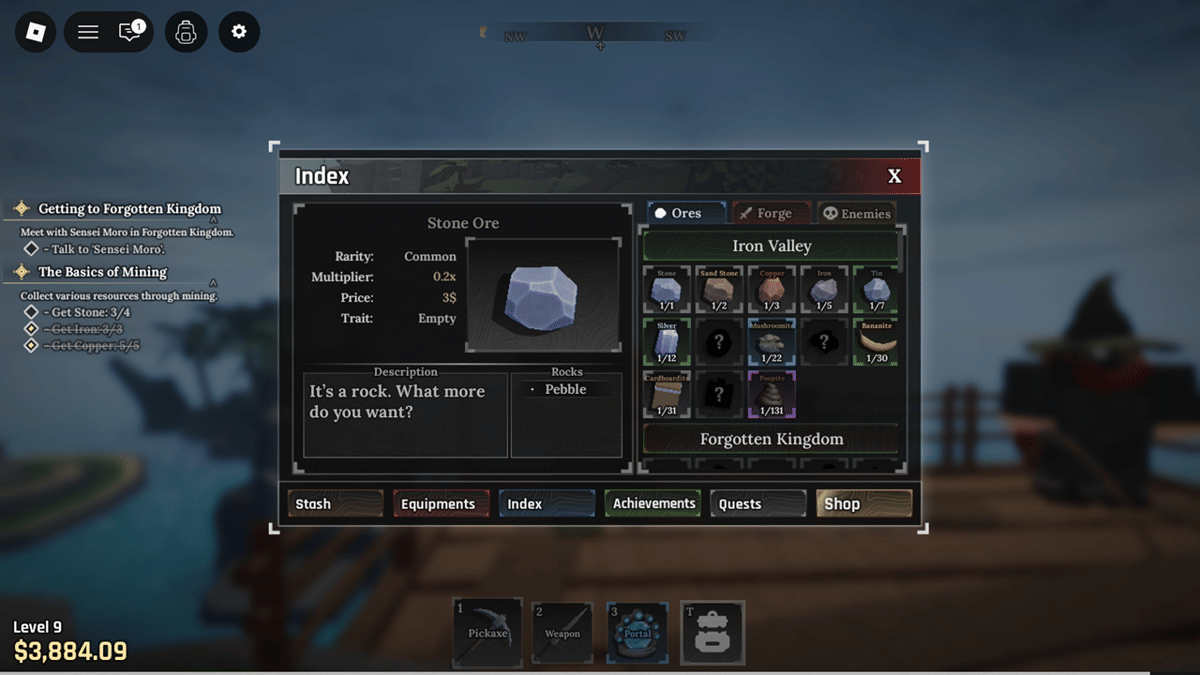
Task: Show the Silver ore details
Action: 667,342
